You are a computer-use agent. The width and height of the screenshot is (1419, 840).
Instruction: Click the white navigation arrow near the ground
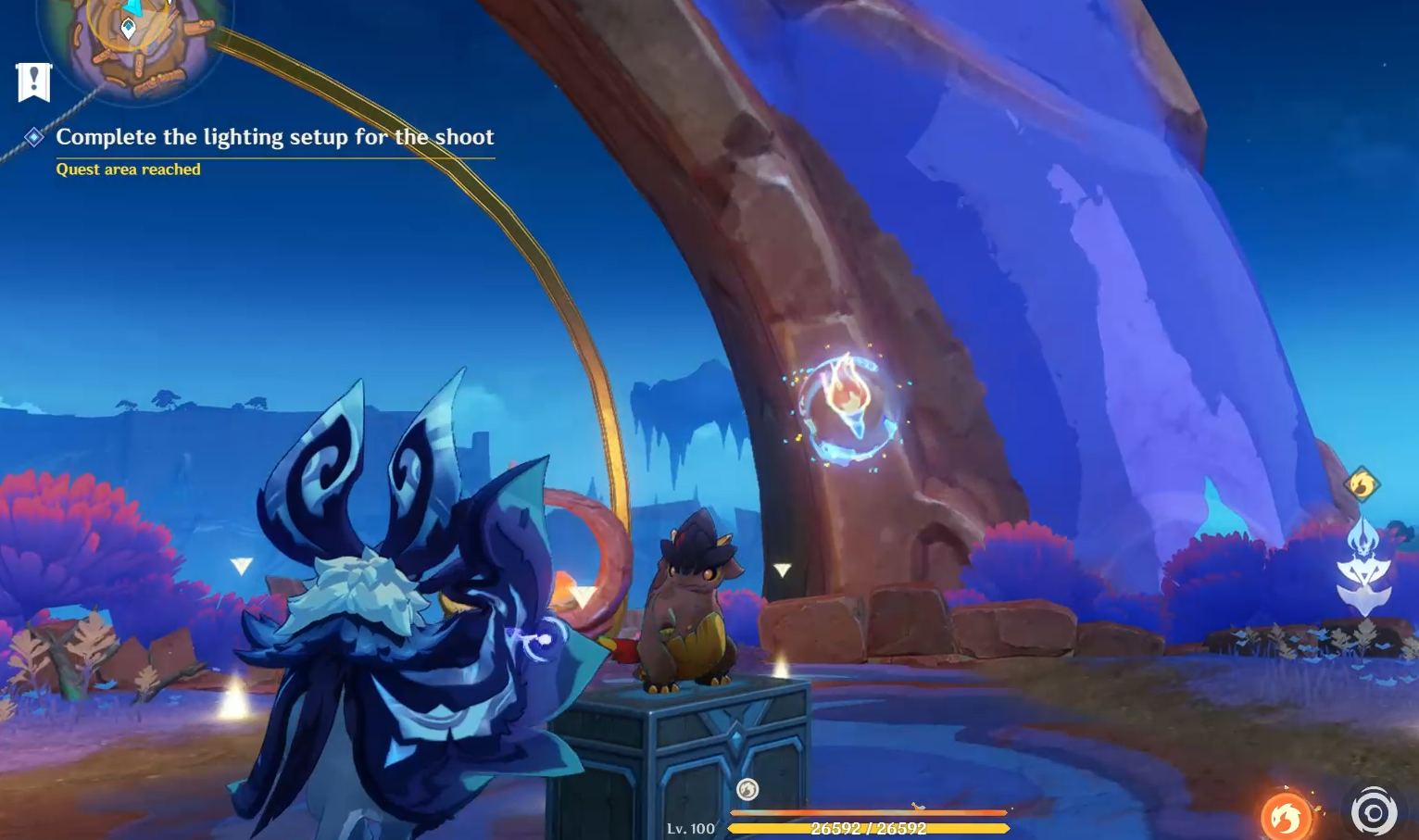tap(784, 568)
